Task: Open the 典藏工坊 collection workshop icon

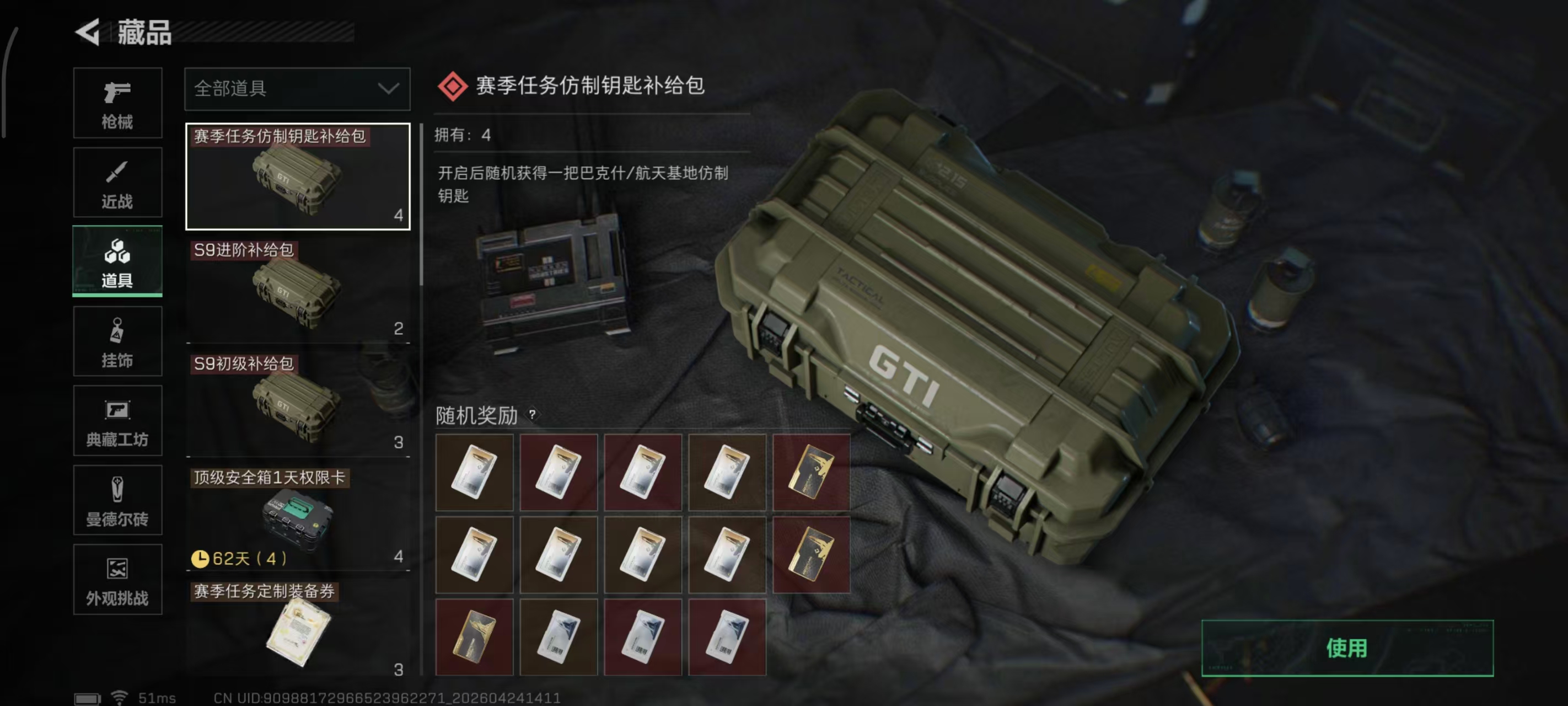Action: tap(117, 420)
